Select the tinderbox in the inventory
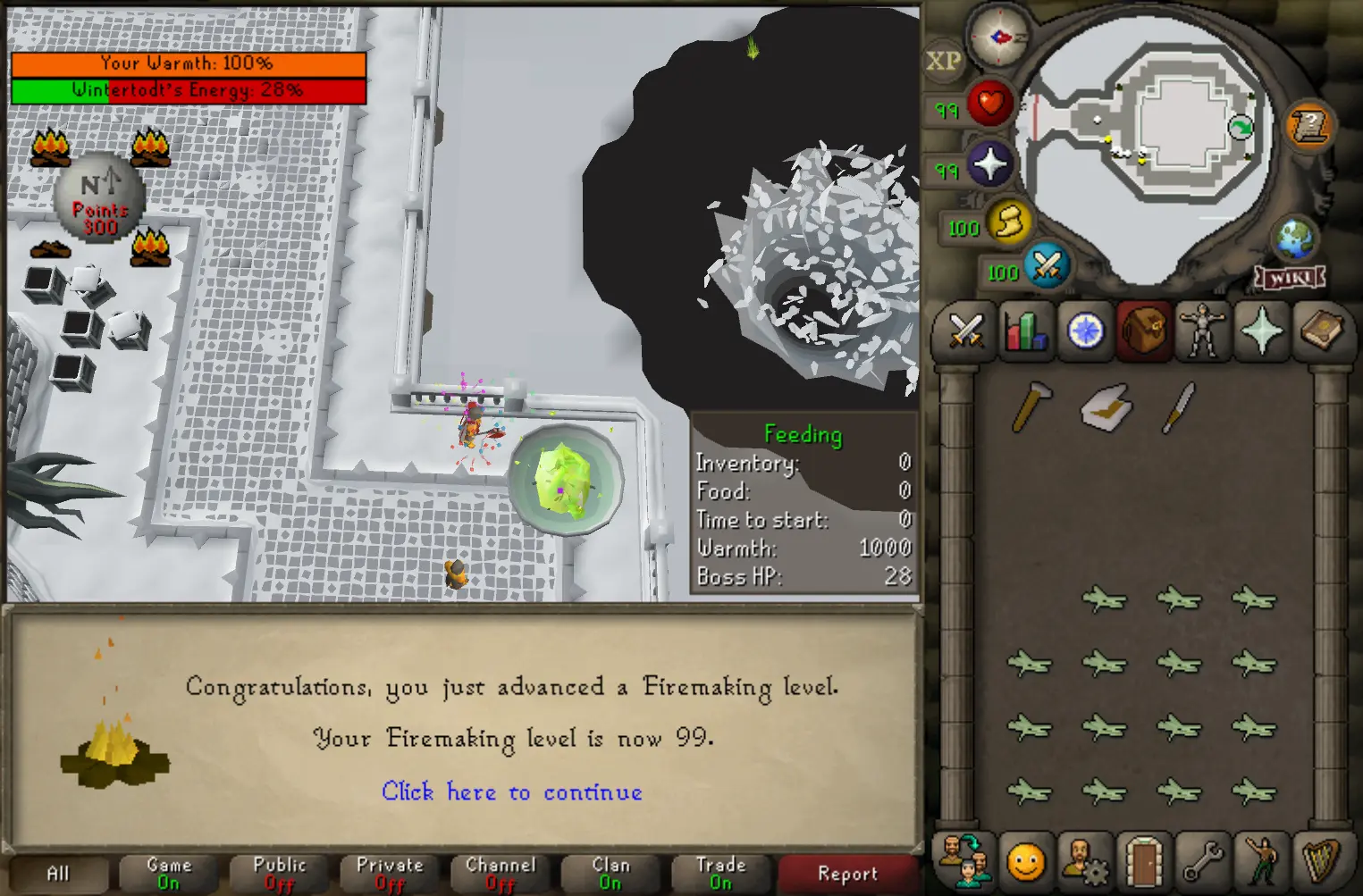 point(1106,408)
